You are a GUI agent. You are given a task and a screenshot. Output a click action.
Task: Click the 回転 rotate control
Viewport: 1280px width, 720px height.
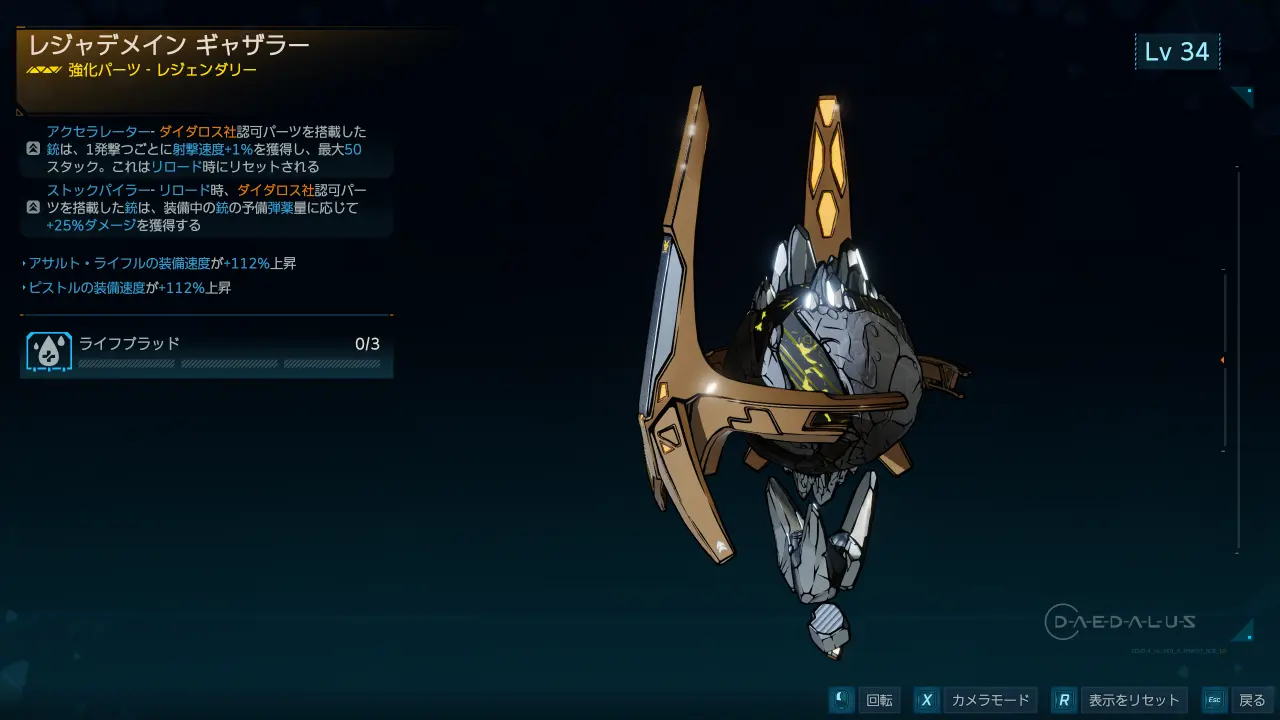[x=865, y=700]
